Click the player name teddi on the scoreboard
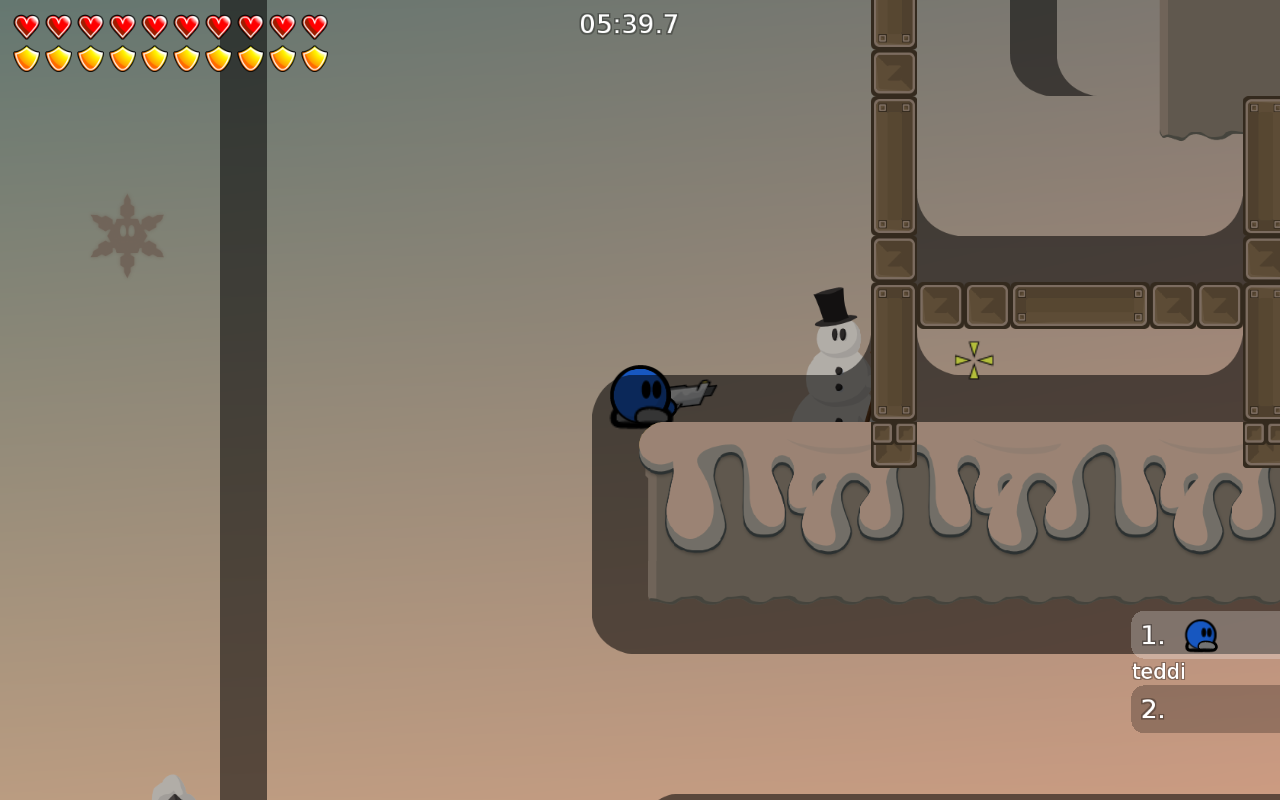This screenshot has height=800, width=1280. (x=1157, y=671)
